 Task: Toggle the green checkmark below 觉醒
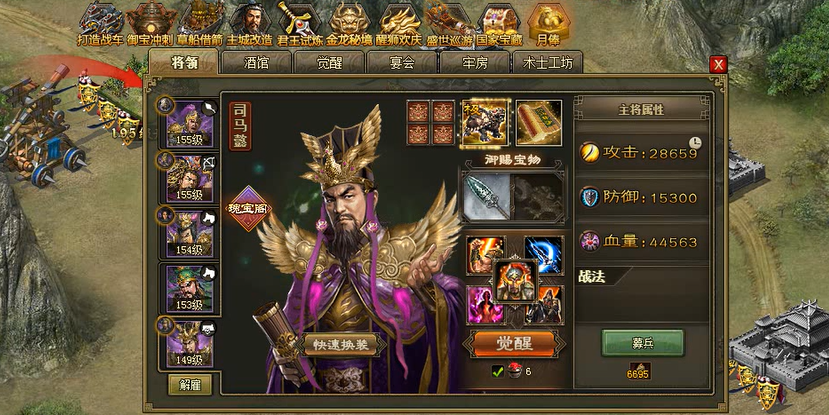click(497, 372)
